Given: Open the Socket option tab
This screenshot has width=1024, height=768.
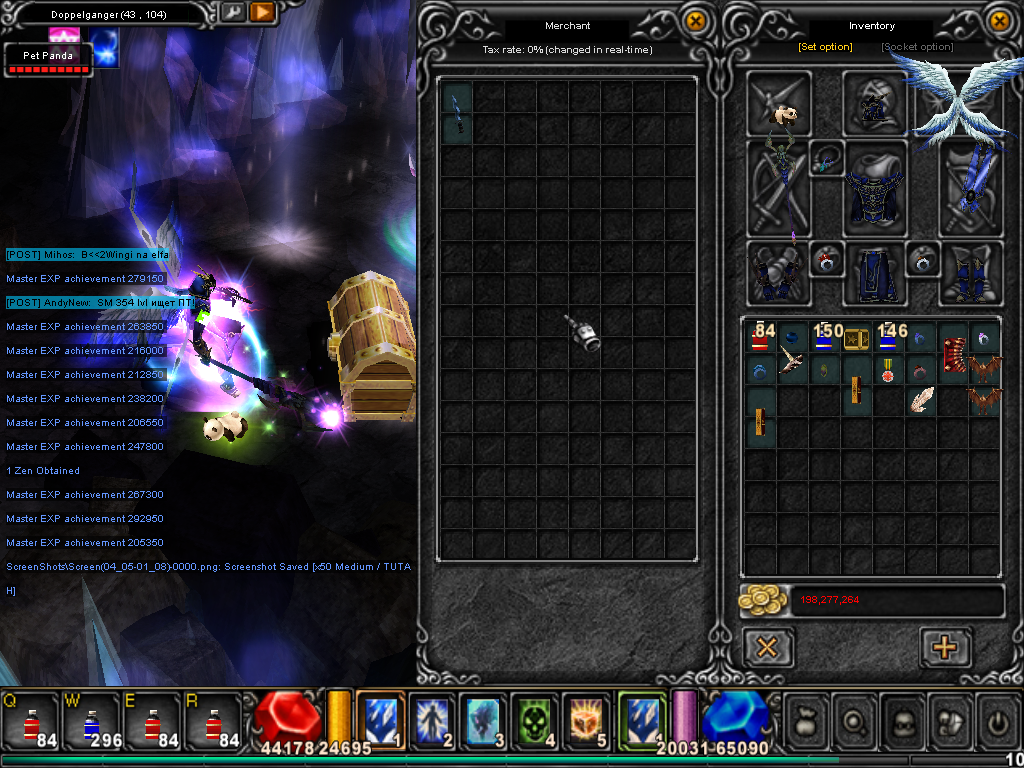Looking at the screenshot, I should (917, 47).
